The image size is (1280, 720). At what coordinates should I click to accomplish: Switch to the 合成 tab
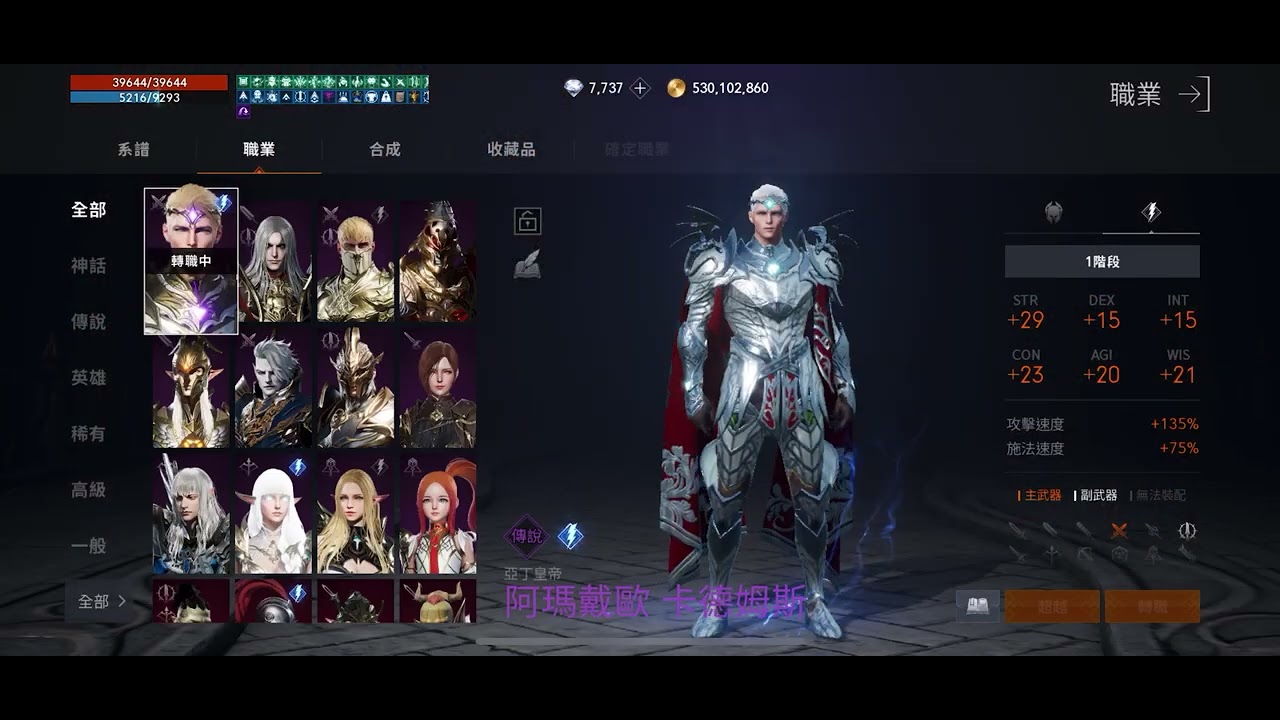383,149
